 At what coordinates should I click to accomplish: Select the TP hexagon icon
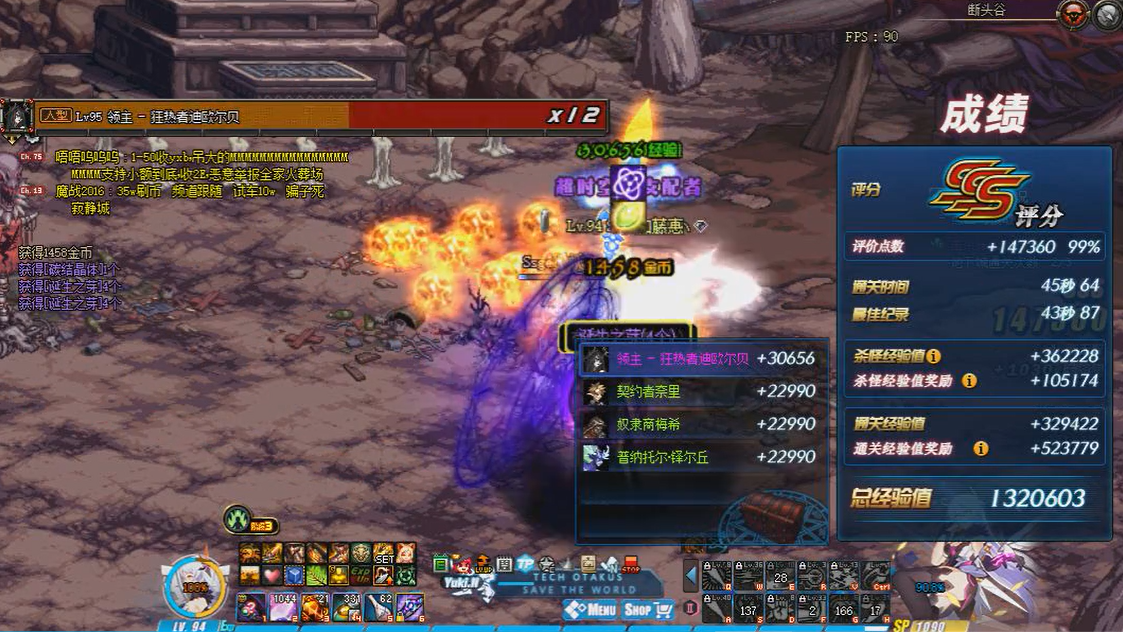point(526,564)
